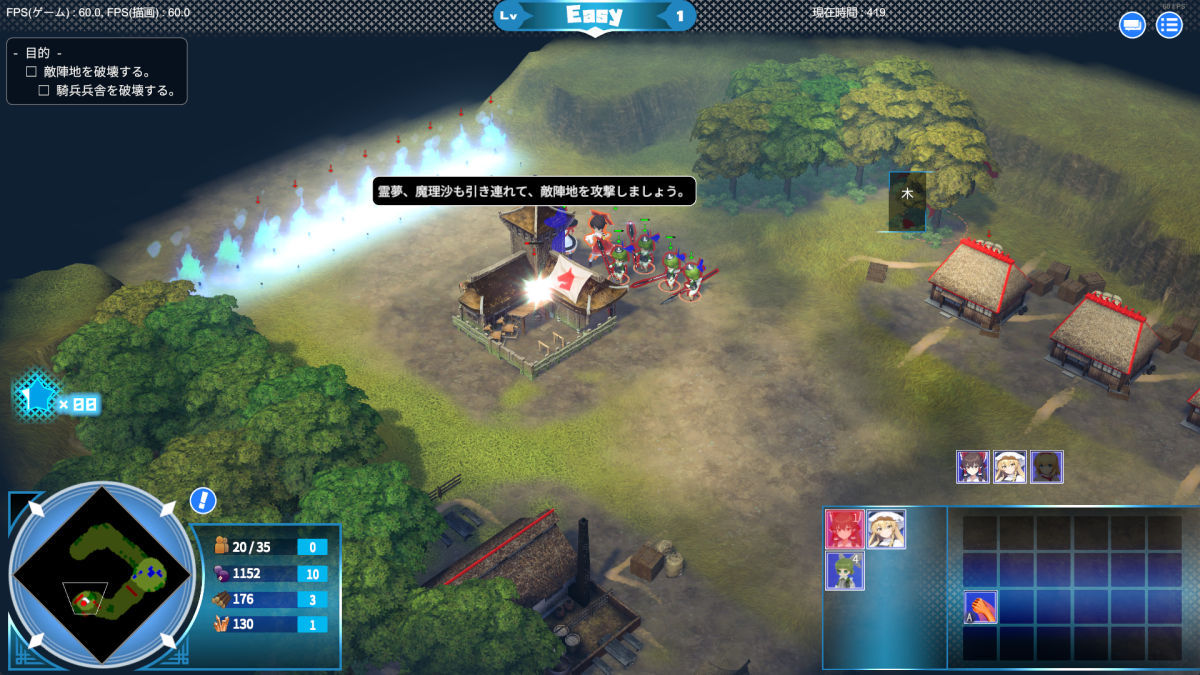Screen dimensions: 1200x675
Task: Select the green-haired fairy unit group
Action: pos(844,571)
